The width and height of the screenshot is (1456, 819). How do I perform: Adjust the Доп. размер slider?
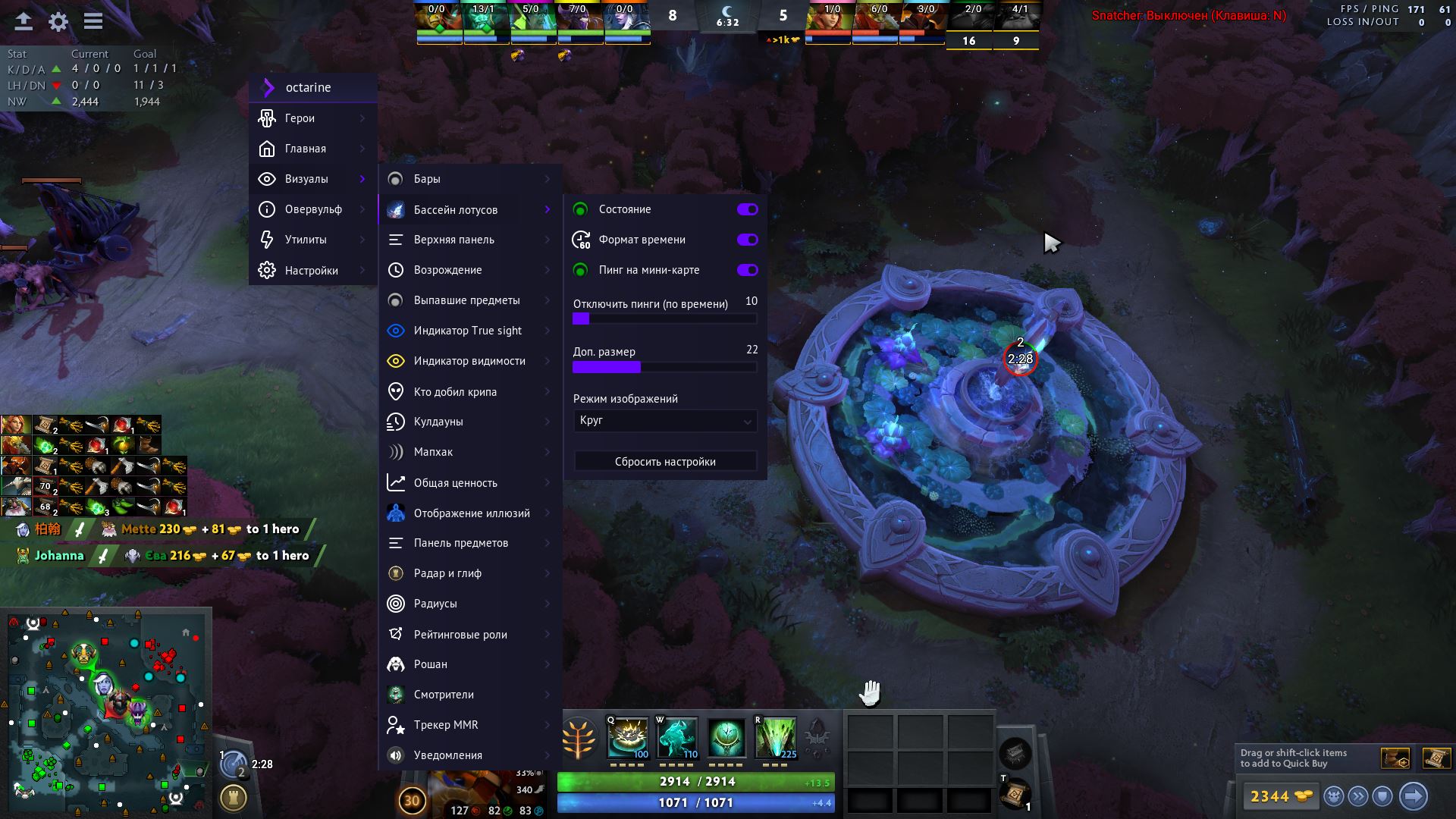click(x=664, y=367)
